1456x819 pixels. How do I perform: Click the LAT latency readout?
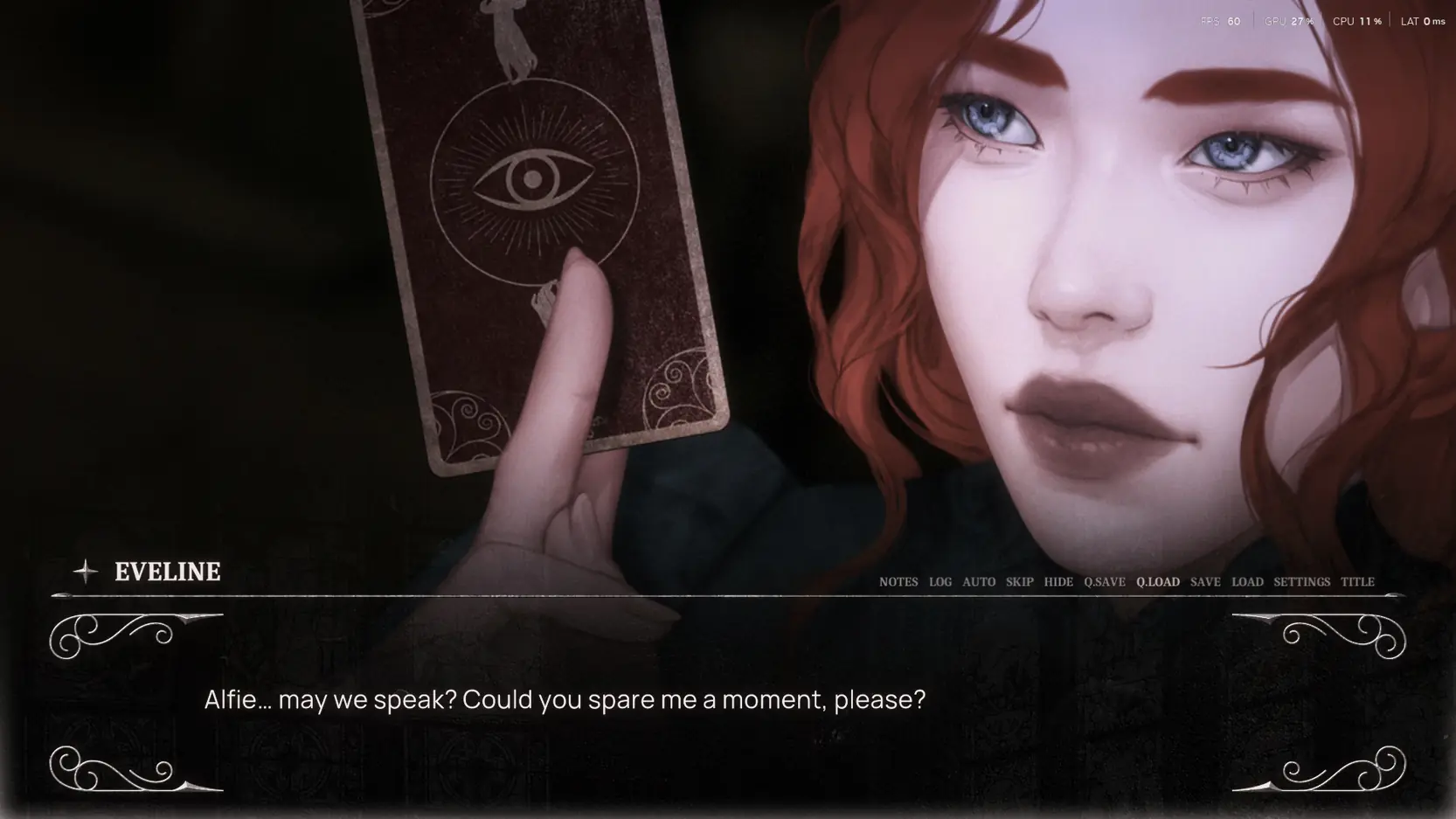(x=1419, y=20)
